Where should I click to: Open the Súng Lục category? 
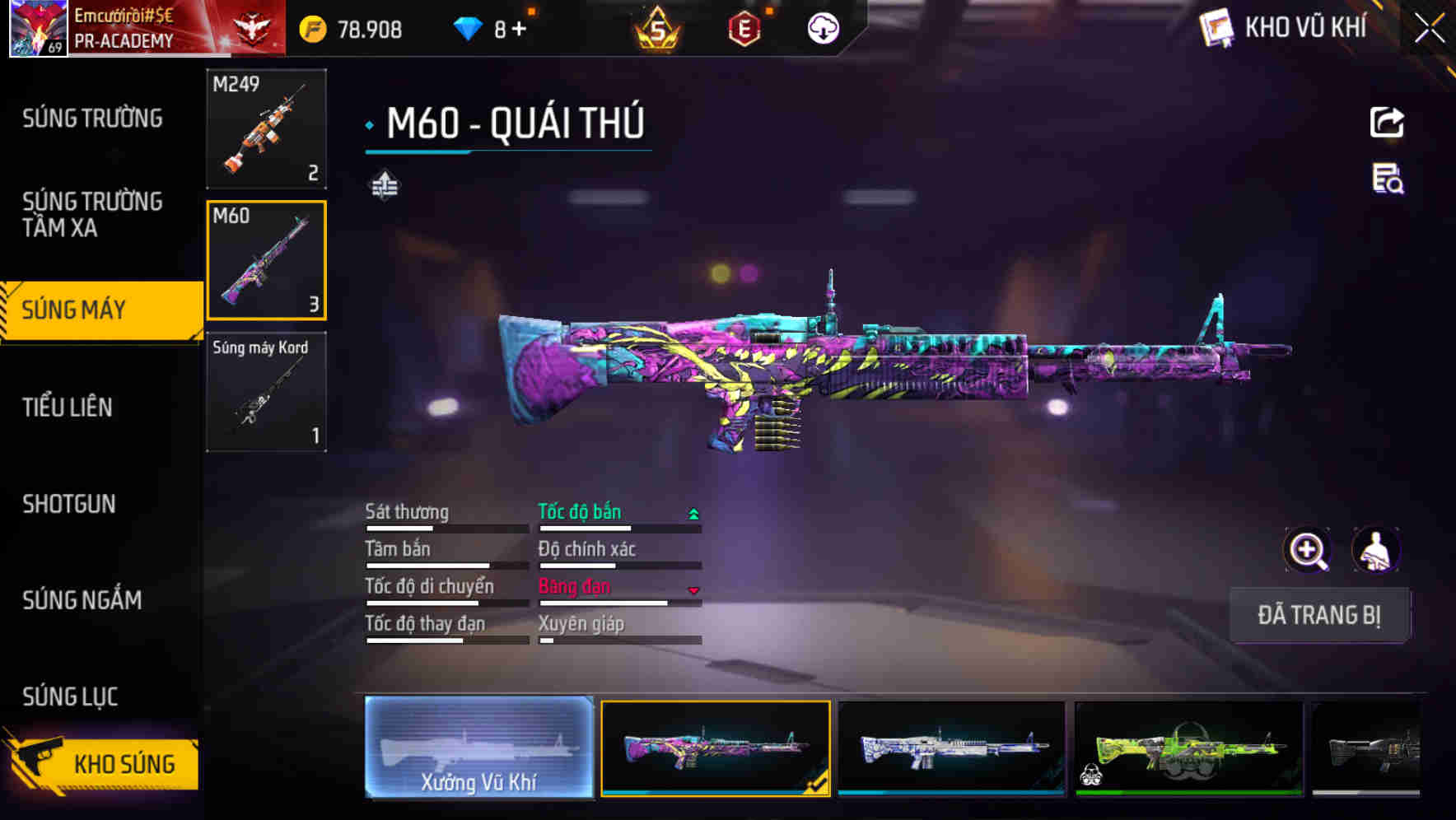pos(70,697)
